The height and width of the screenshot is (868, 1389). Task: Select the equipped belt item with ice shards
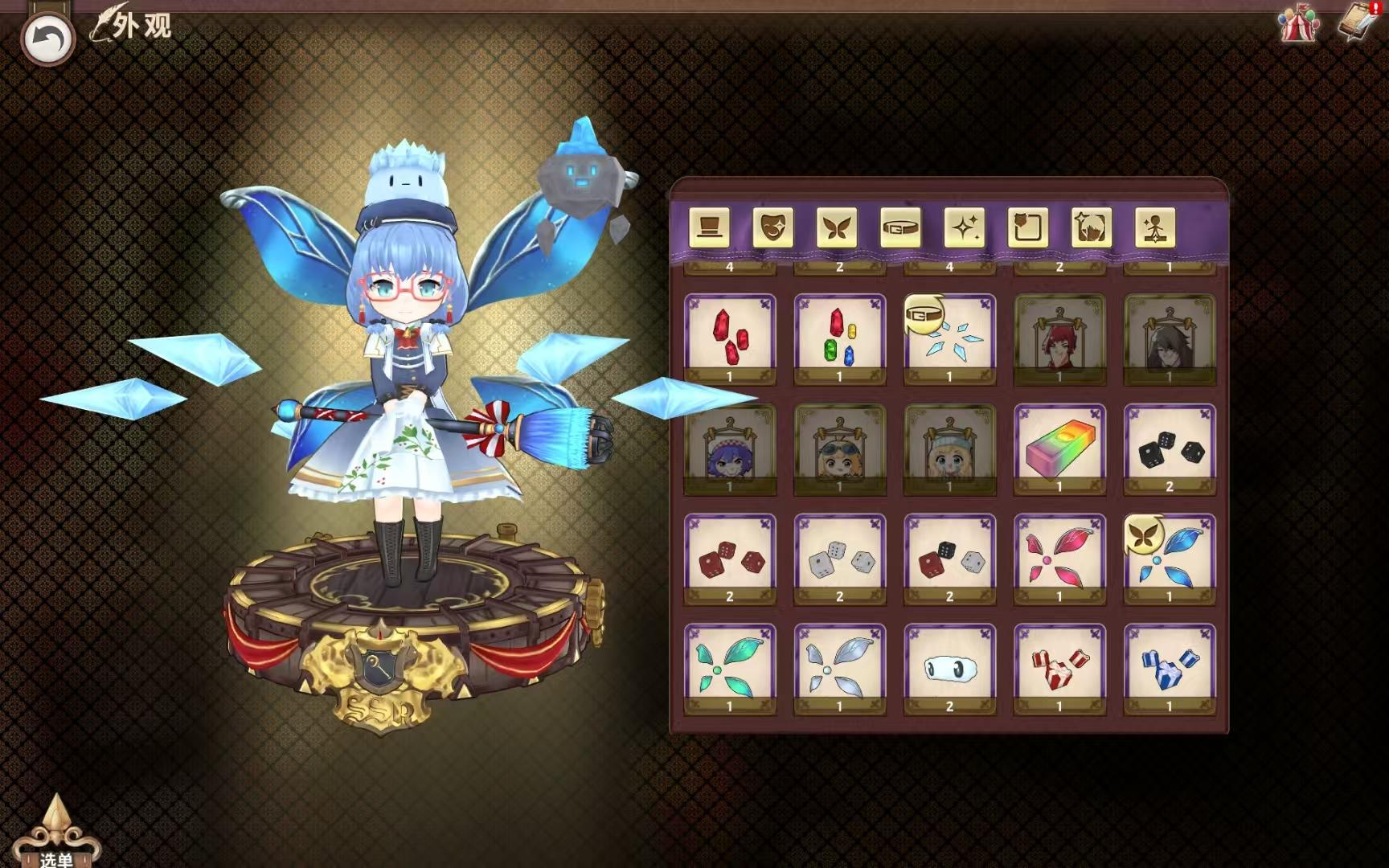point(949,338)
